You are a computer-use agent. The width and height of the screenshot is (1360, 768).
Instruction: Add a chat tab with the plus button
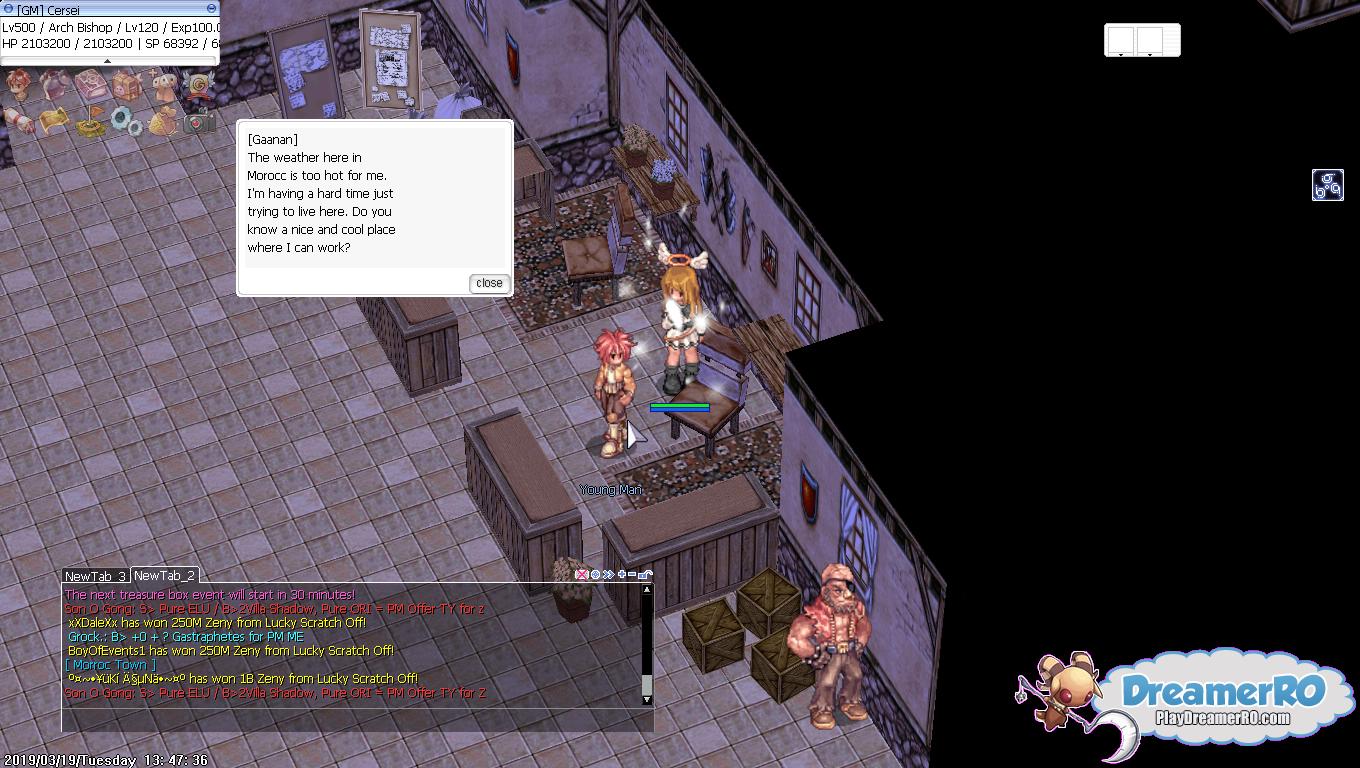click(621, 575)
